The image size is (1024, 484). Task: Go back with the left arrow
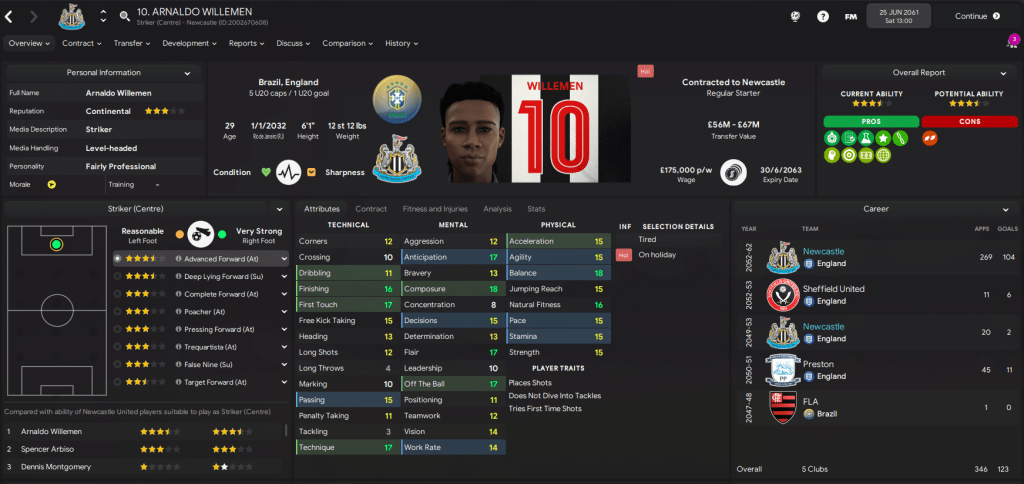pyautogui.click(x=9, y=16)
